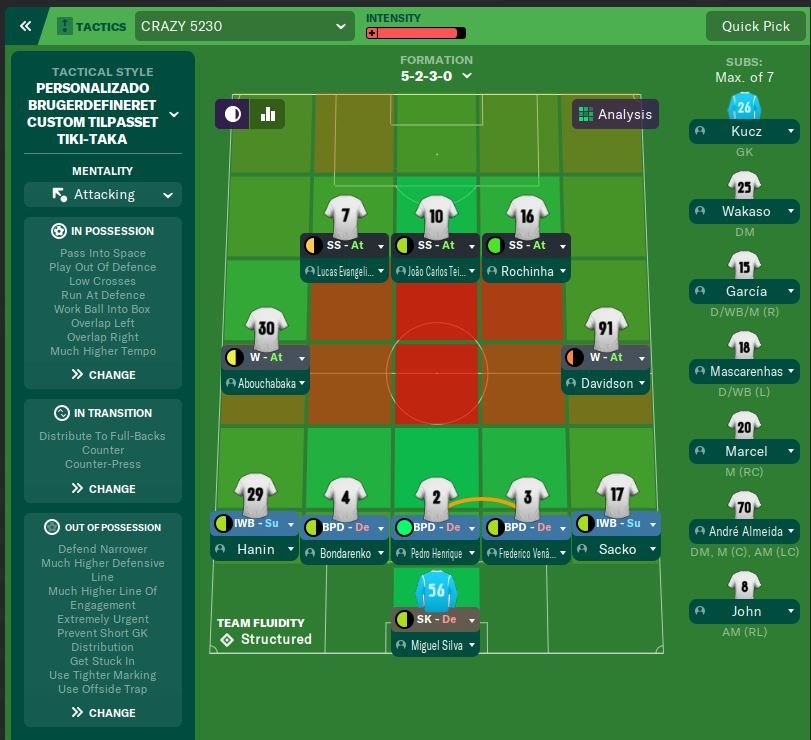Expand the tactical style selector
The height and width of the screenshot is (740, 811).
point(174,115)
